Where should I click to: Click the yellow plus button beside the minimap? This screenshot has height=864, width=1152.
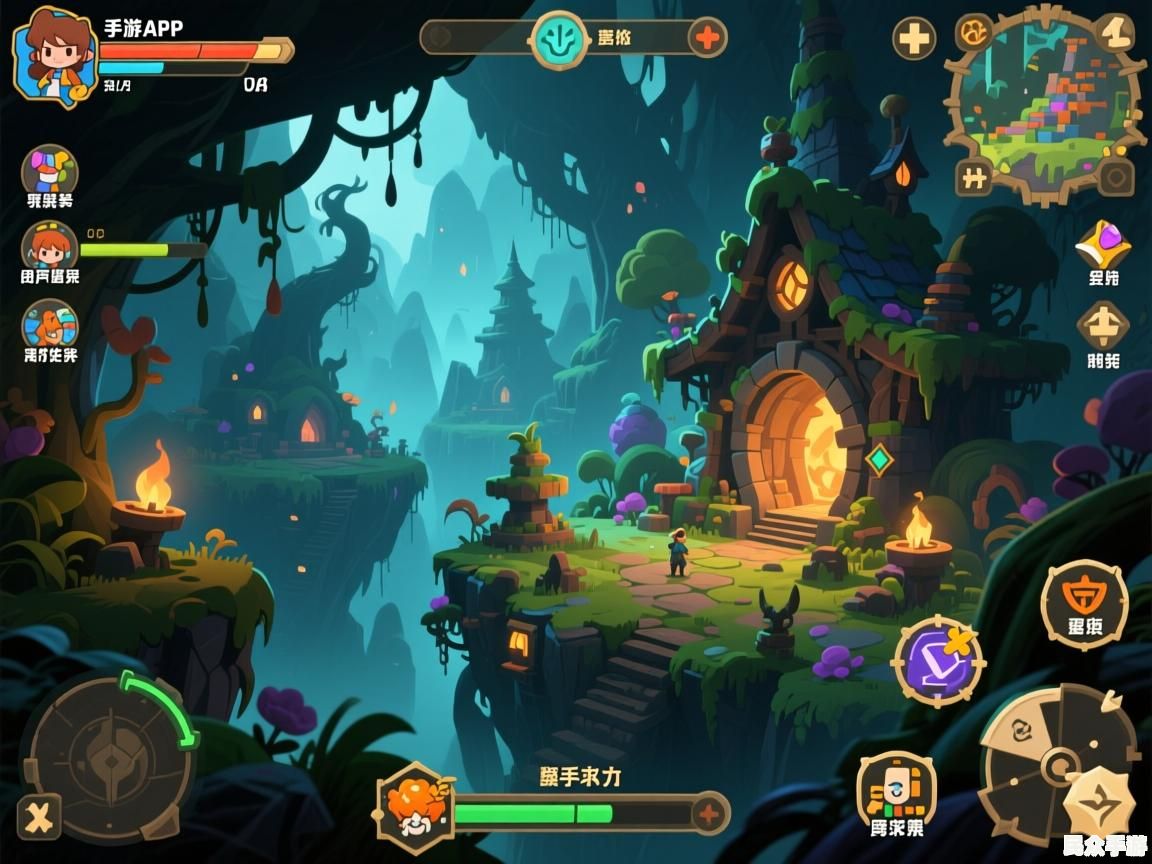click(x=914, y=39)
